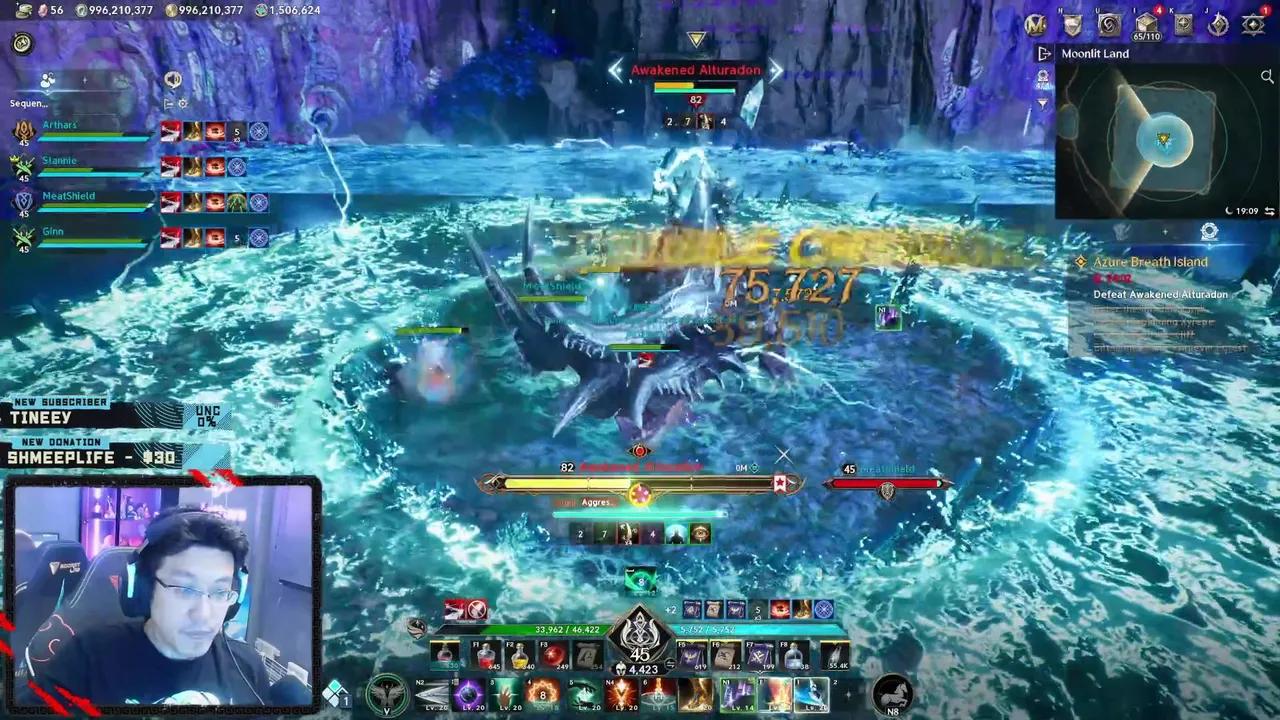Toggle the chat settings gear icon

182,104
